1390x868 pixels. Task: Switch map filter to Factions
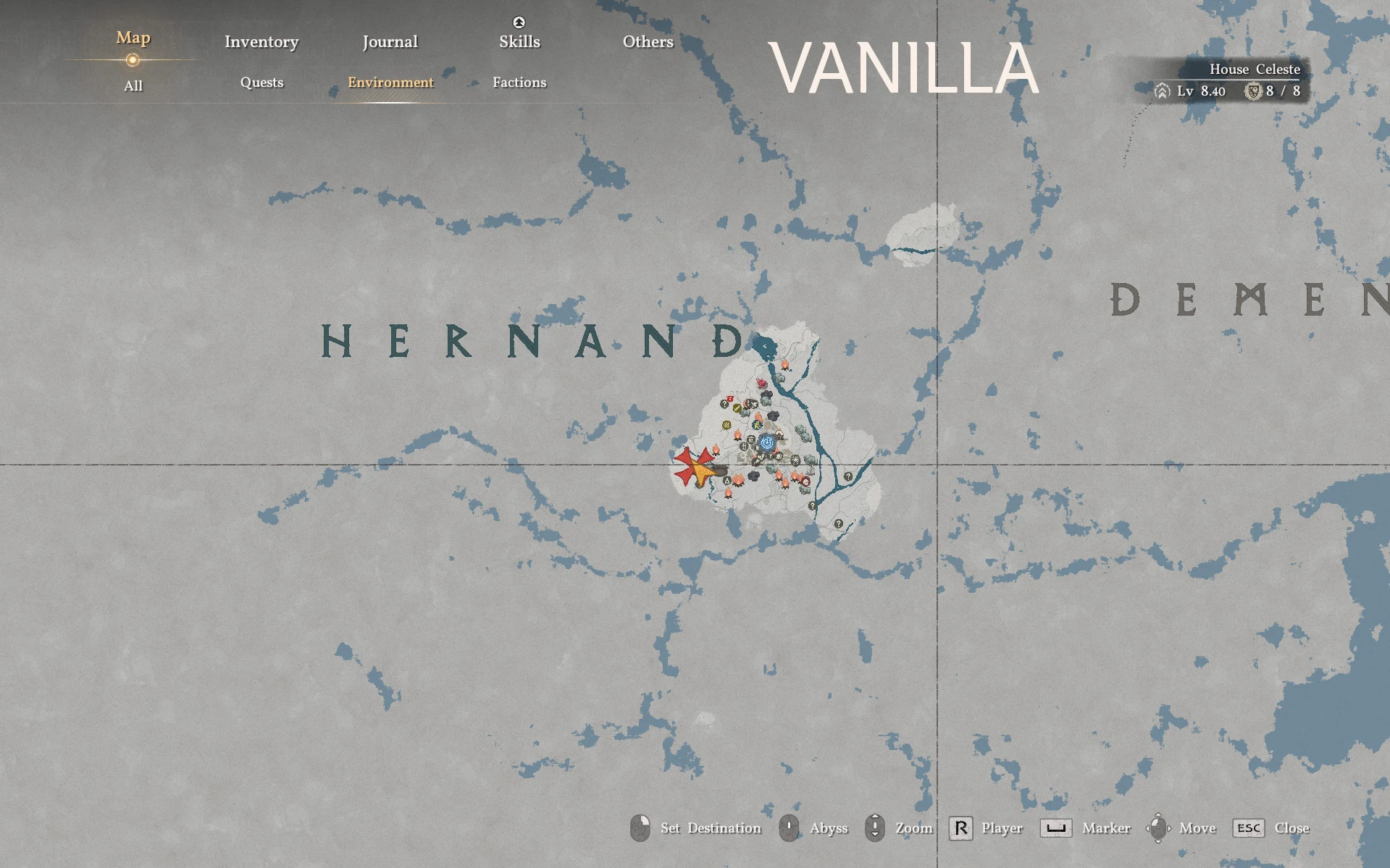coord(519,83)
